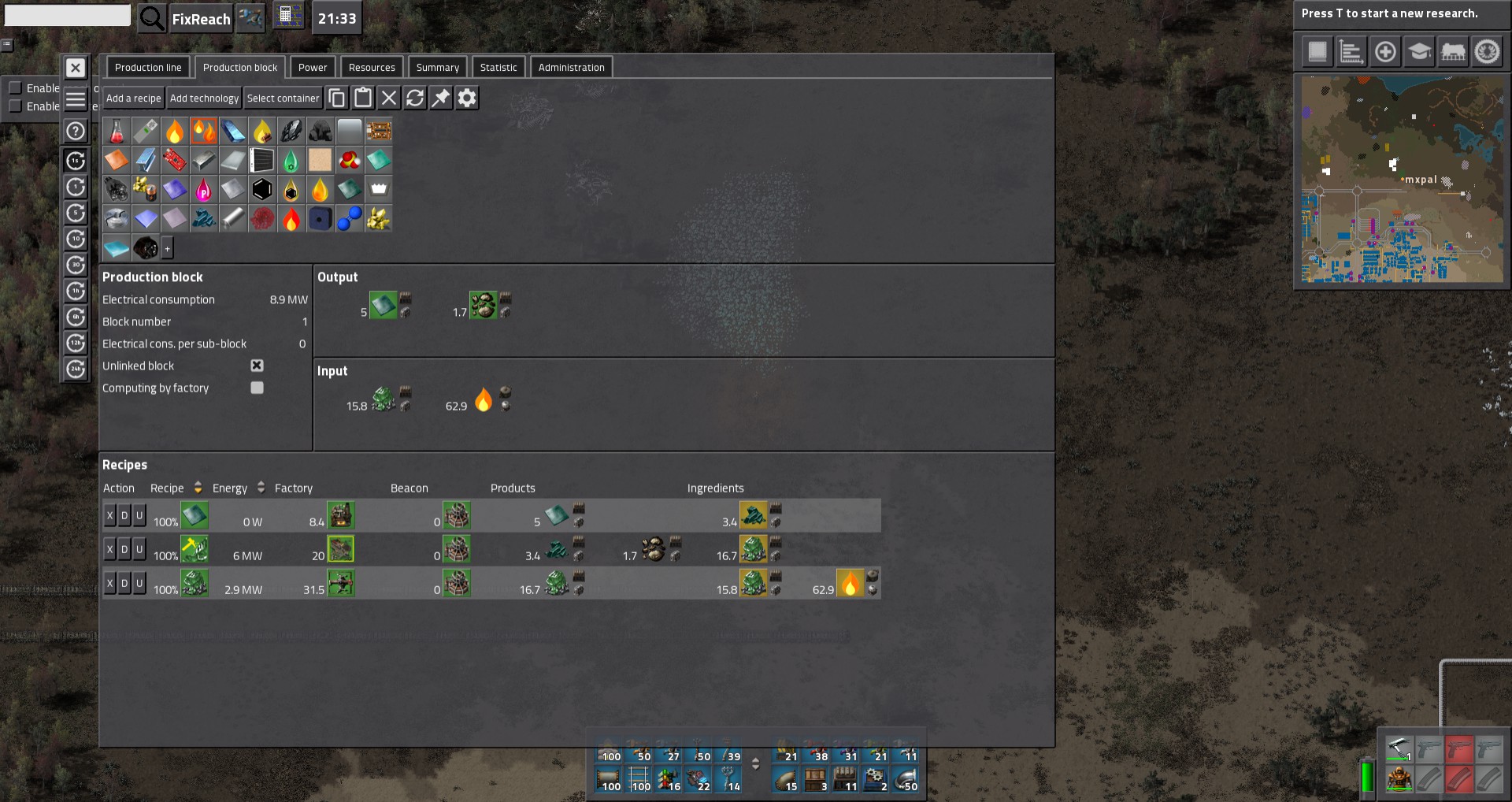
Task: Go to the Administration tab
Action: [572, 68]
